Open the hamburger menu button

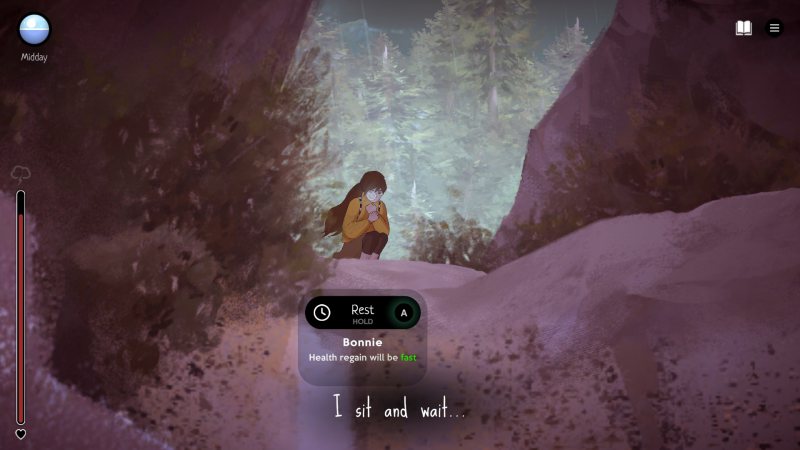(774, 28)
